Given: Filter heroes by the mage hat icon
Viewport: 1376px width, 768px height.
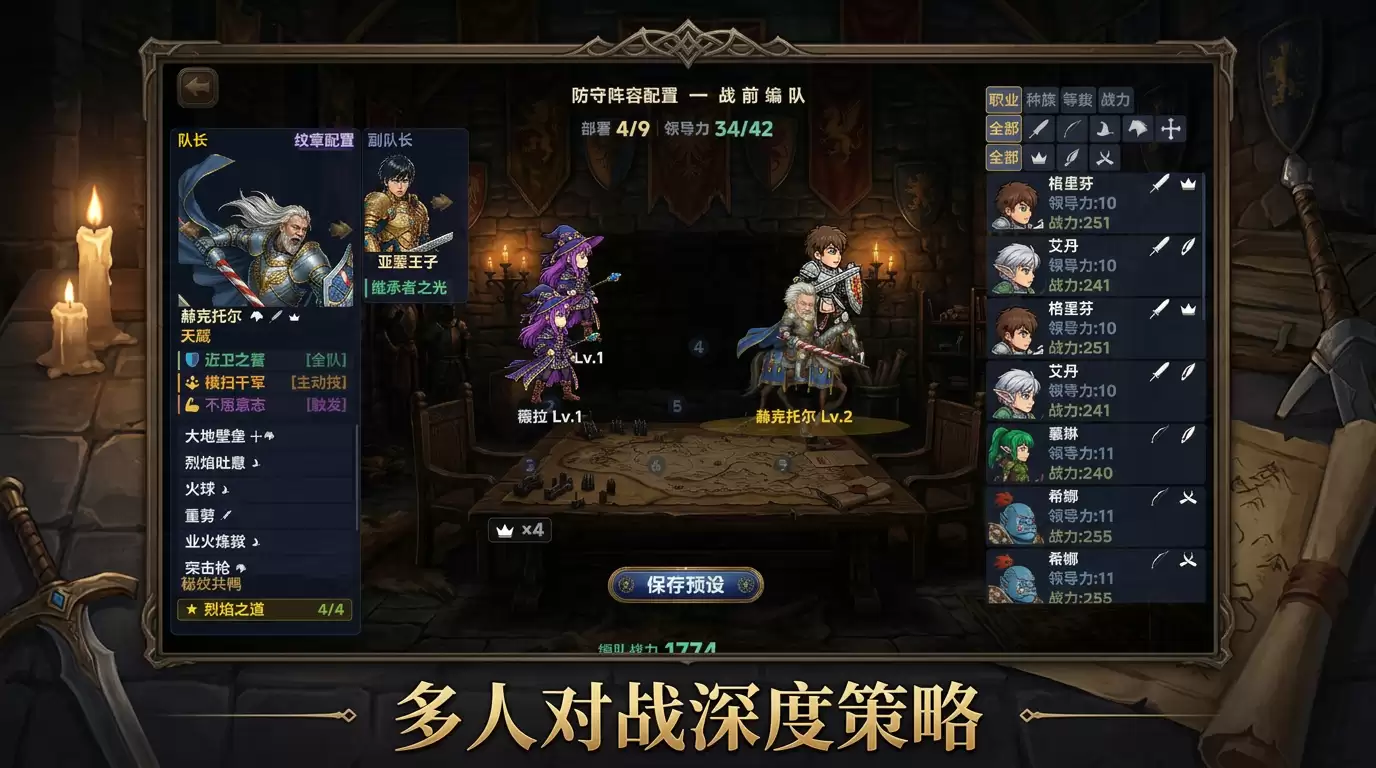Looking at the screenshot, I should click(x=1106, y=128).
